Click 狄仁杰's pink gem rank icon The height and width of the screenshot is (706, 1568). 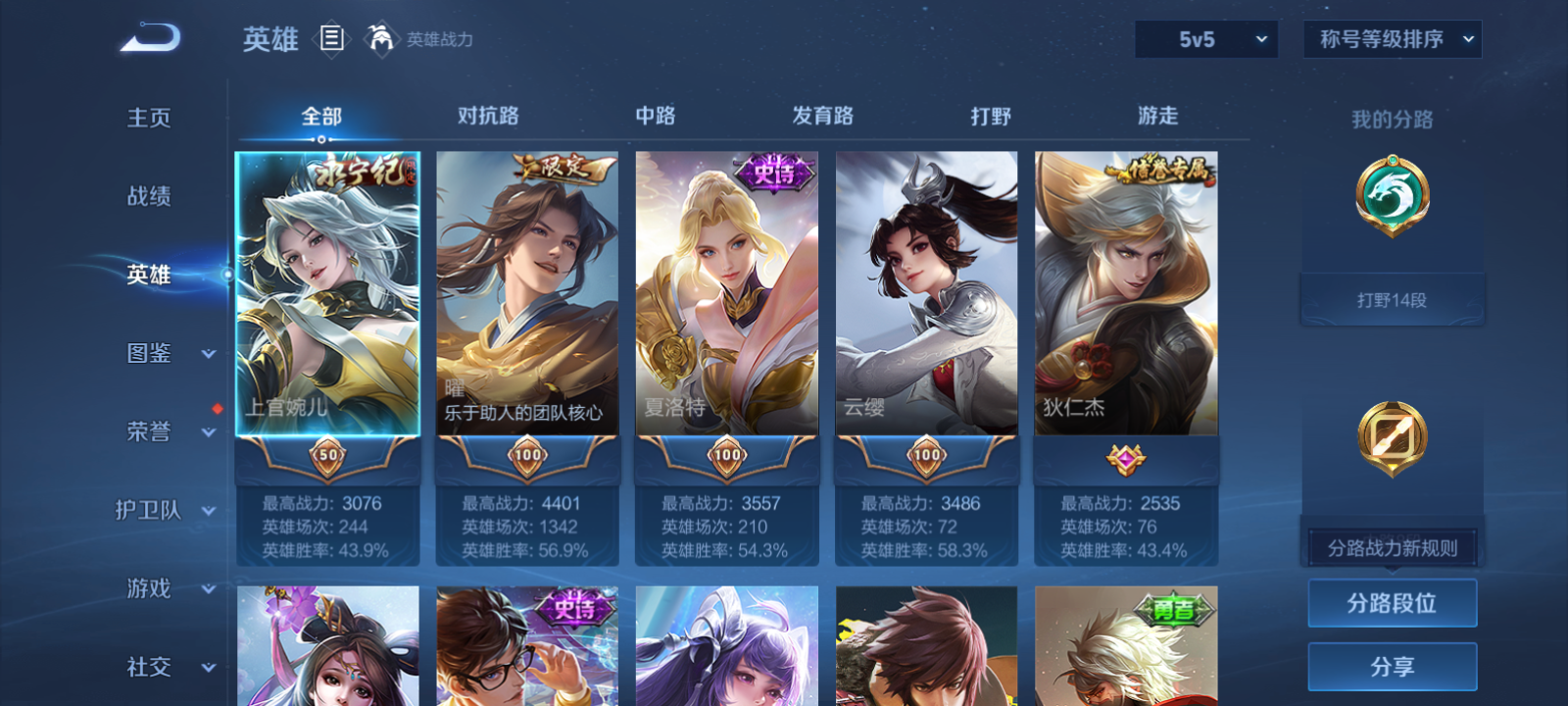point(1125,461)
